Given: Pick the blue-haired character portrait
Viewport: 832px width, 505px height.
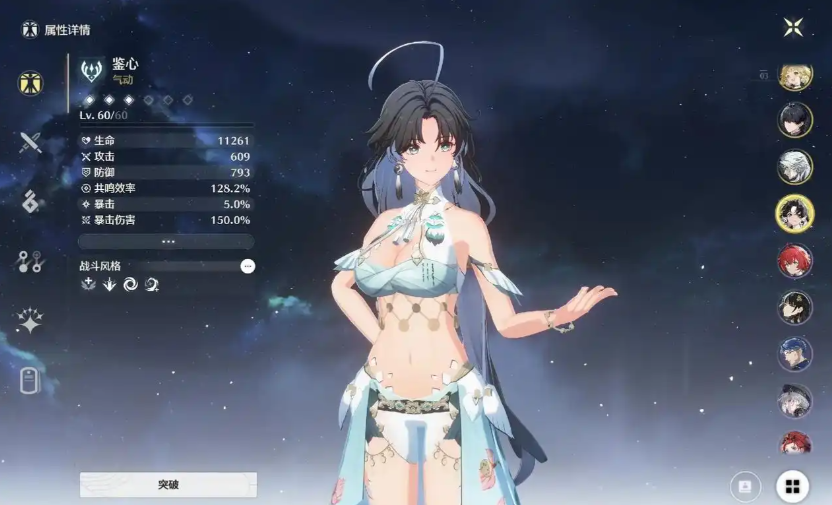Looking at the screenshot, I should [794, 353].
